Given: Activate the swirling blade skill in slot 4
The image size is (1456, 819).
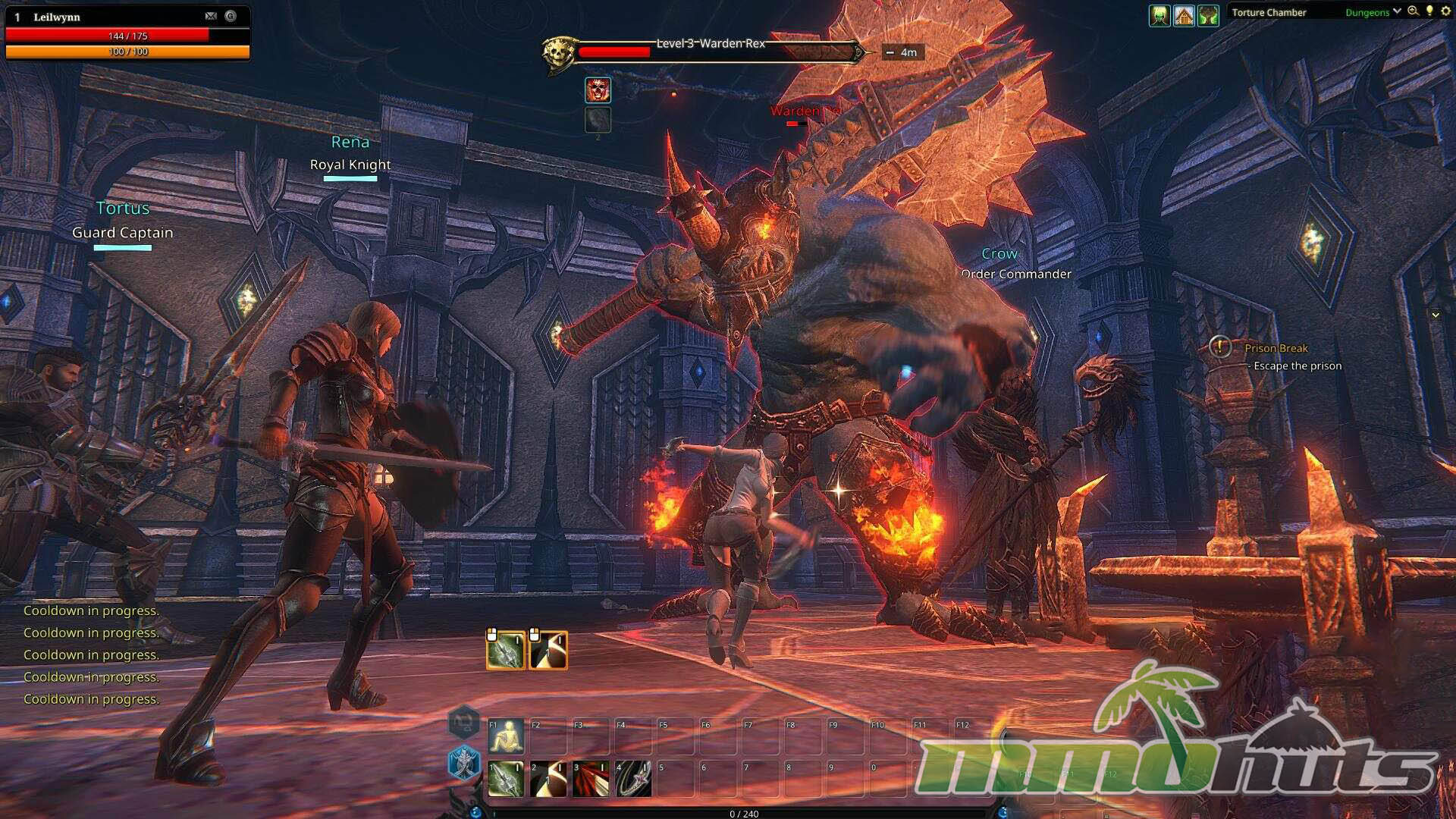Looking at the screenshot, I should [633, 779].
